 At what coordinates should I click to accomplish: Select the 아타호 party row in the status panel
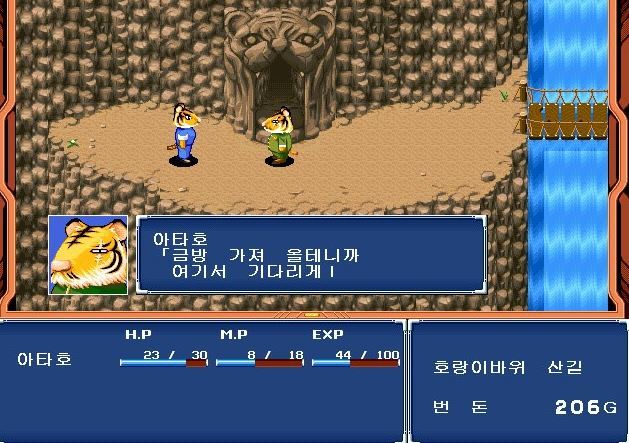(48, 358)
